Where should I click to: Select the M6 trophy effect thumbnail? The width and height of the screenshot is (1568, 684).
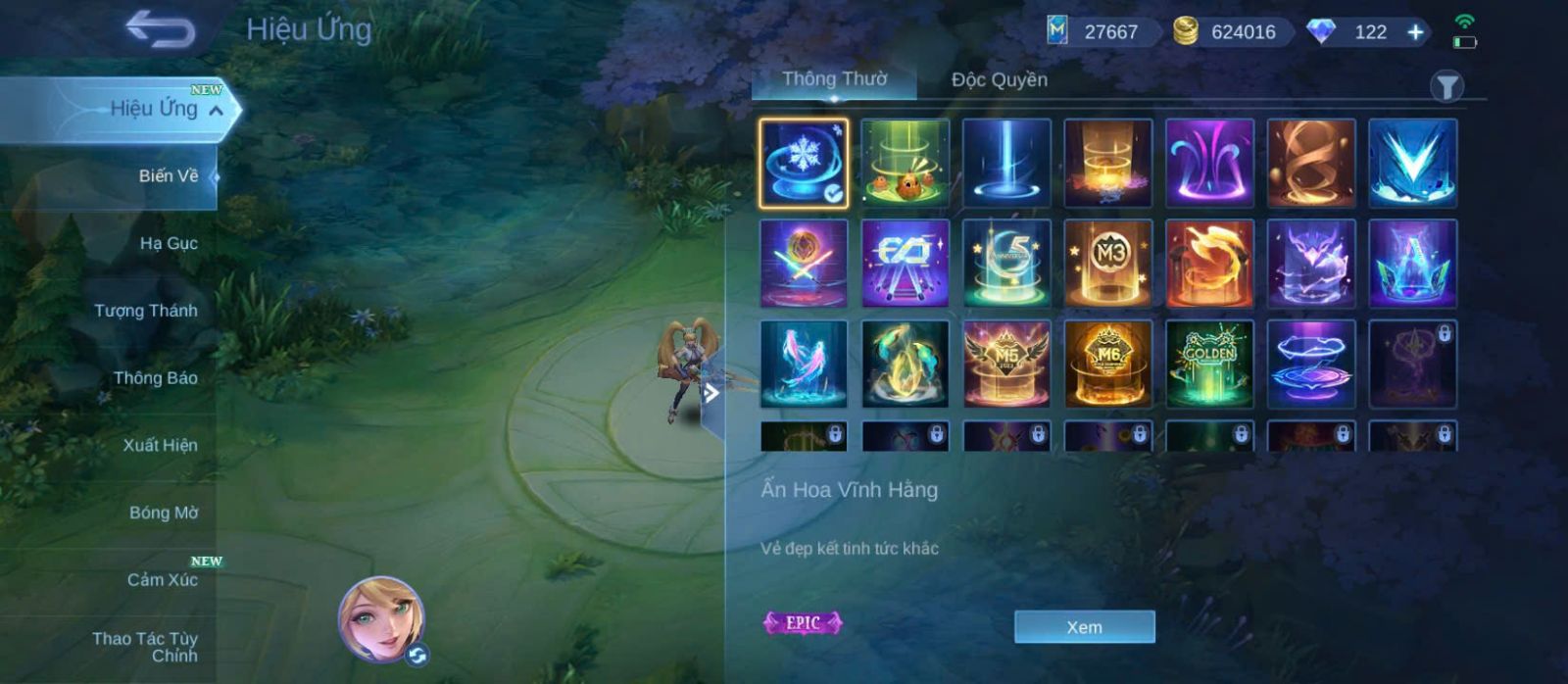pyautogui.click(x=1108, y=364)
